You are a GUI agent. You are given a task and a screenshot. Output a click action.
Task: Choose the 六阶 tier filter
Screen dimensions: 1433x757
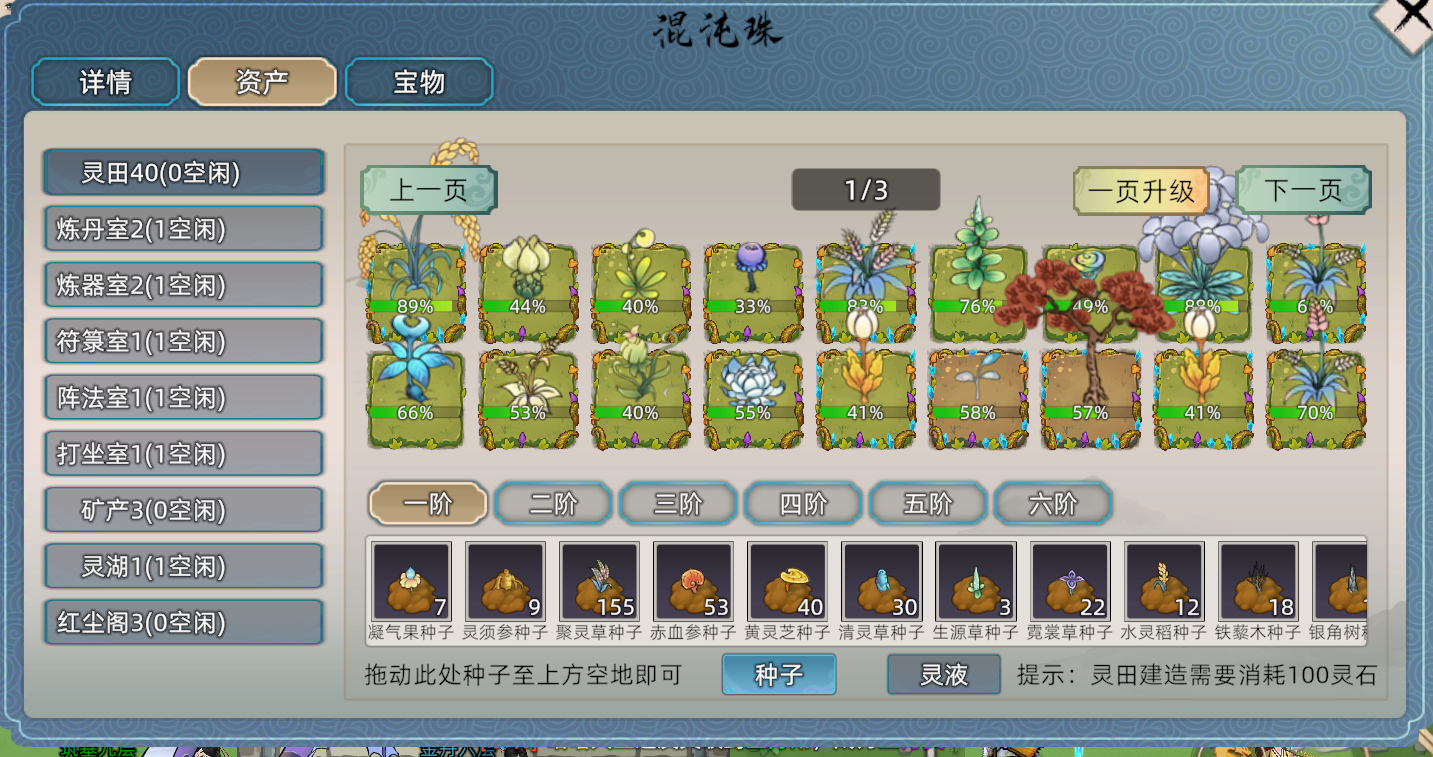[x=1053, y=504]
